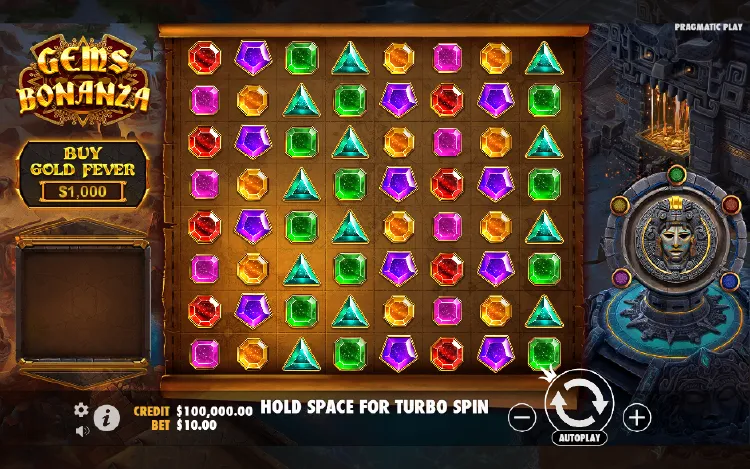Show the game information page
The image size is (750, 469).
point(106,417)
